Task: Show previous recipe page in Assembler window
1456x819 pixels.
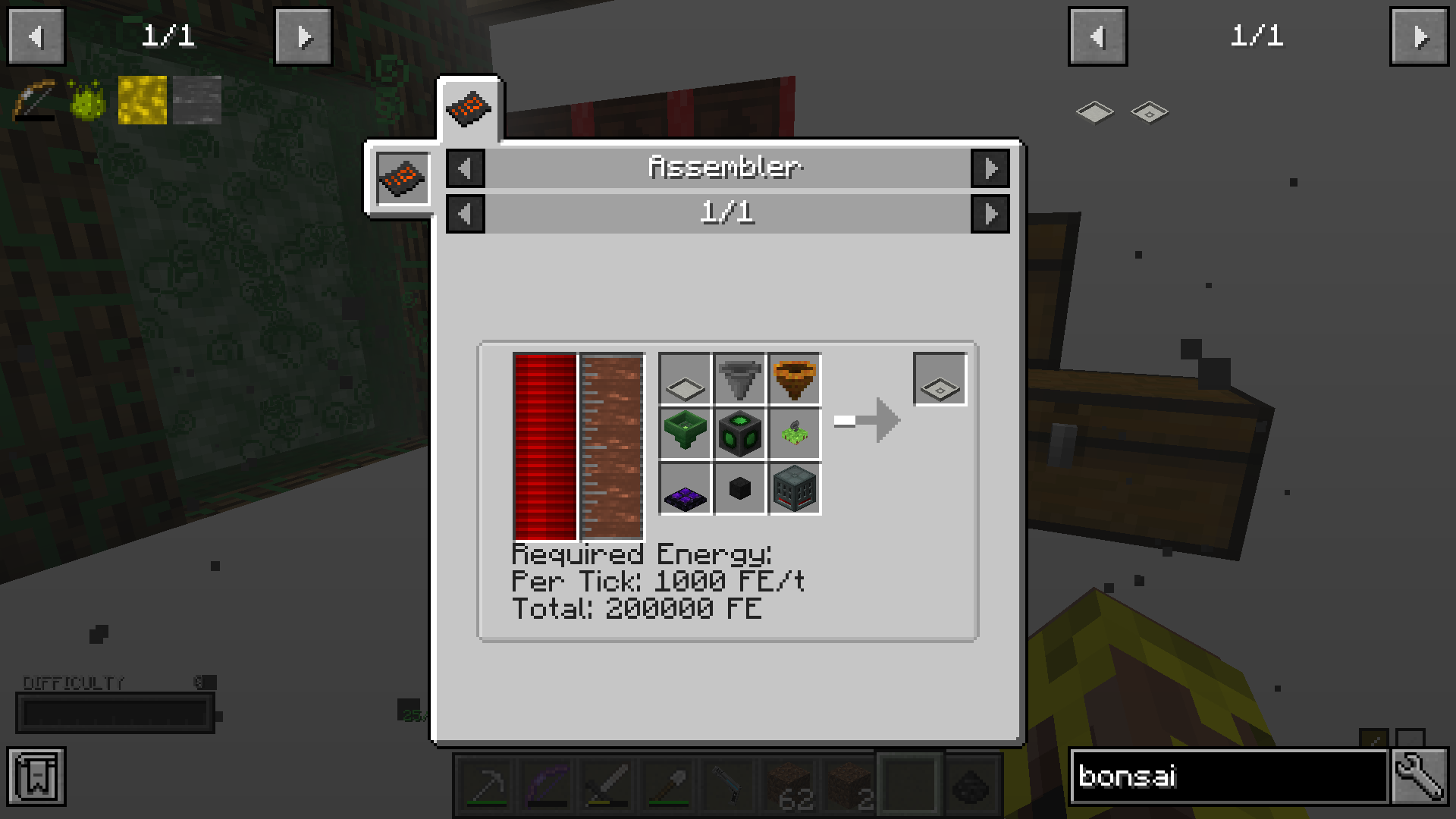Action: [465, 214]
